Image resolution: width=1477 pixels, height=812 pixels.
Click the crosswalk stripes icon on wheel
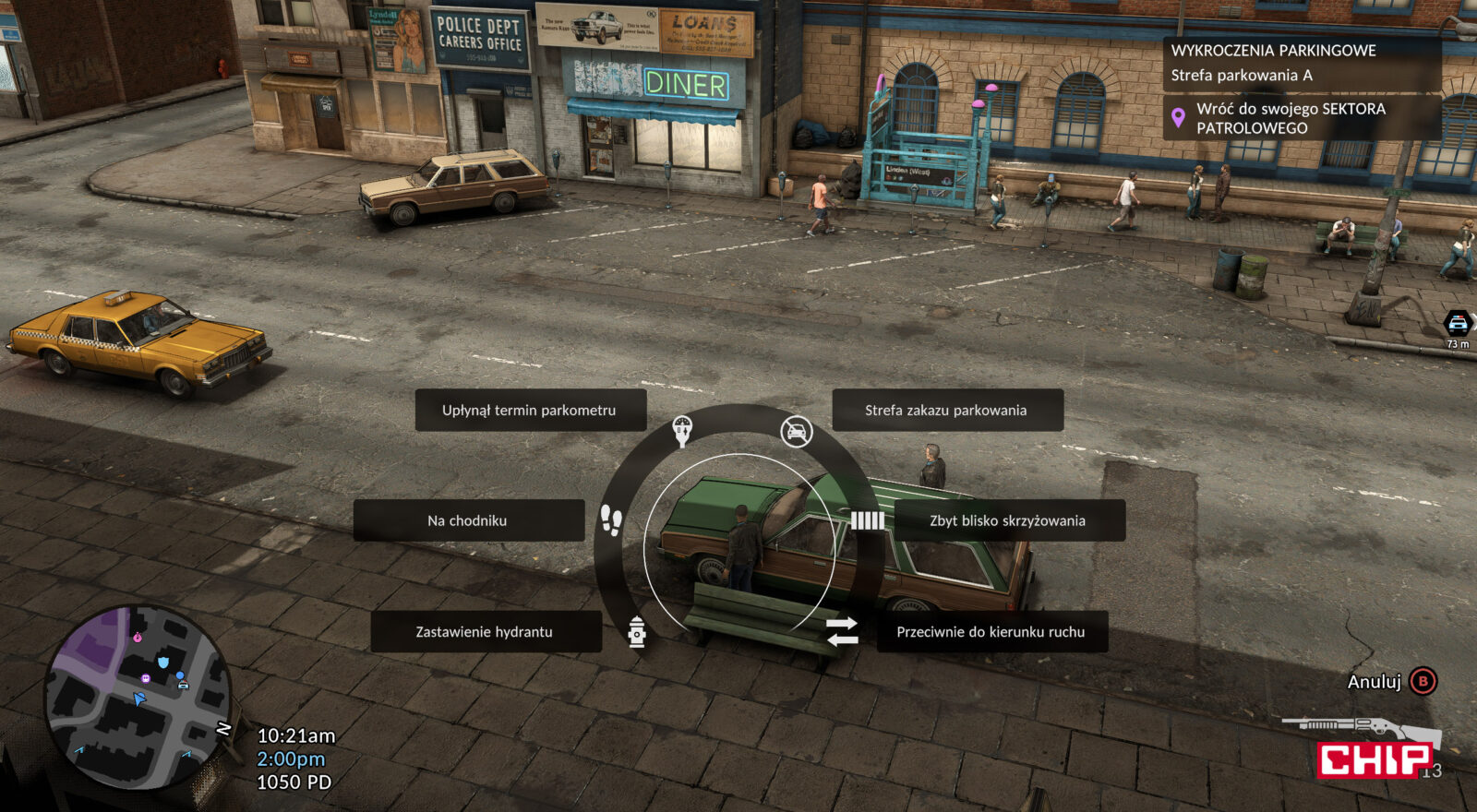click(867, 521)
